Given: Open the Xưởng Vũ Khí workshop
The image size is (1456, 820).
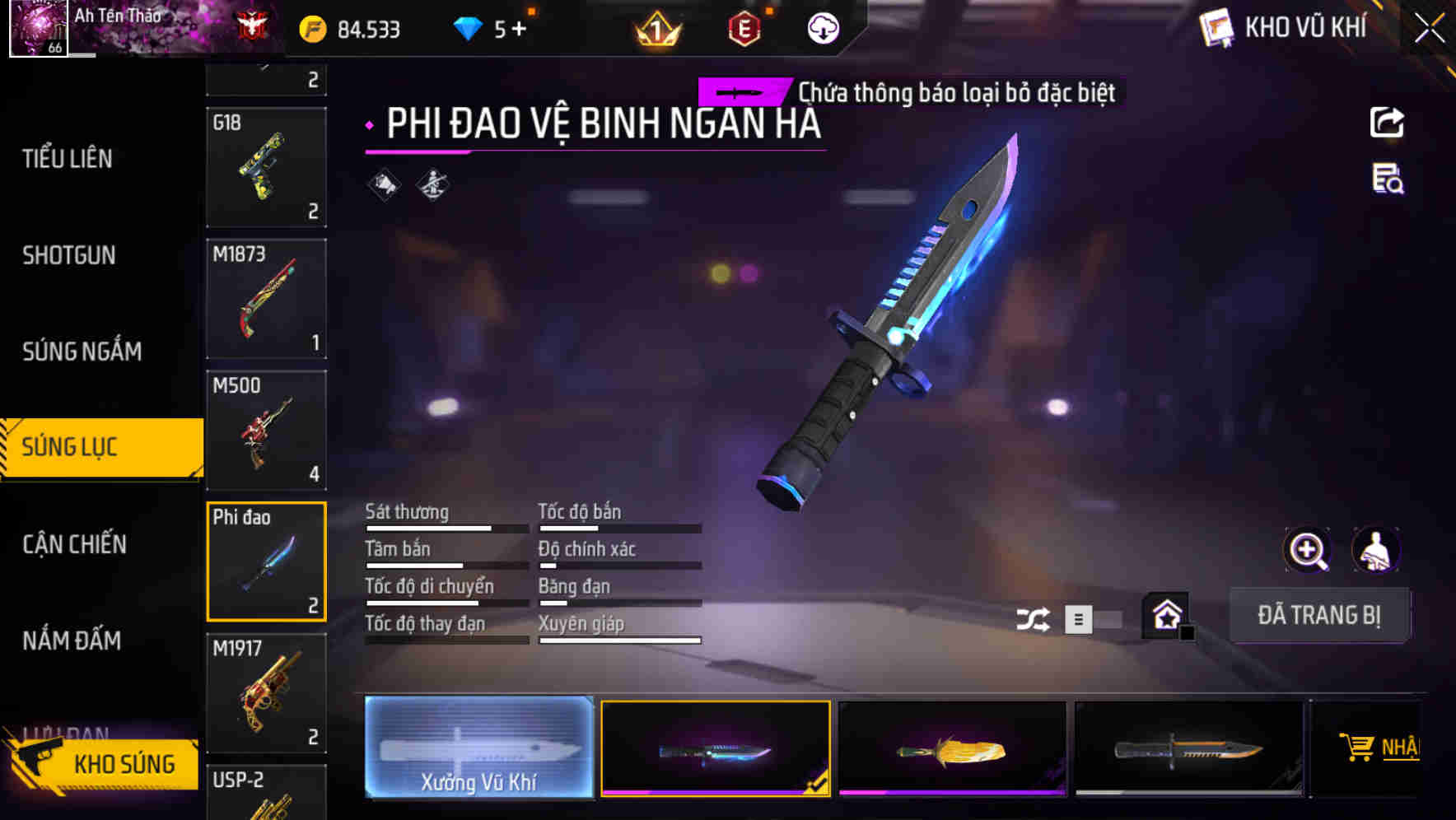Looking at the screenshot, I should coord(478,748).
